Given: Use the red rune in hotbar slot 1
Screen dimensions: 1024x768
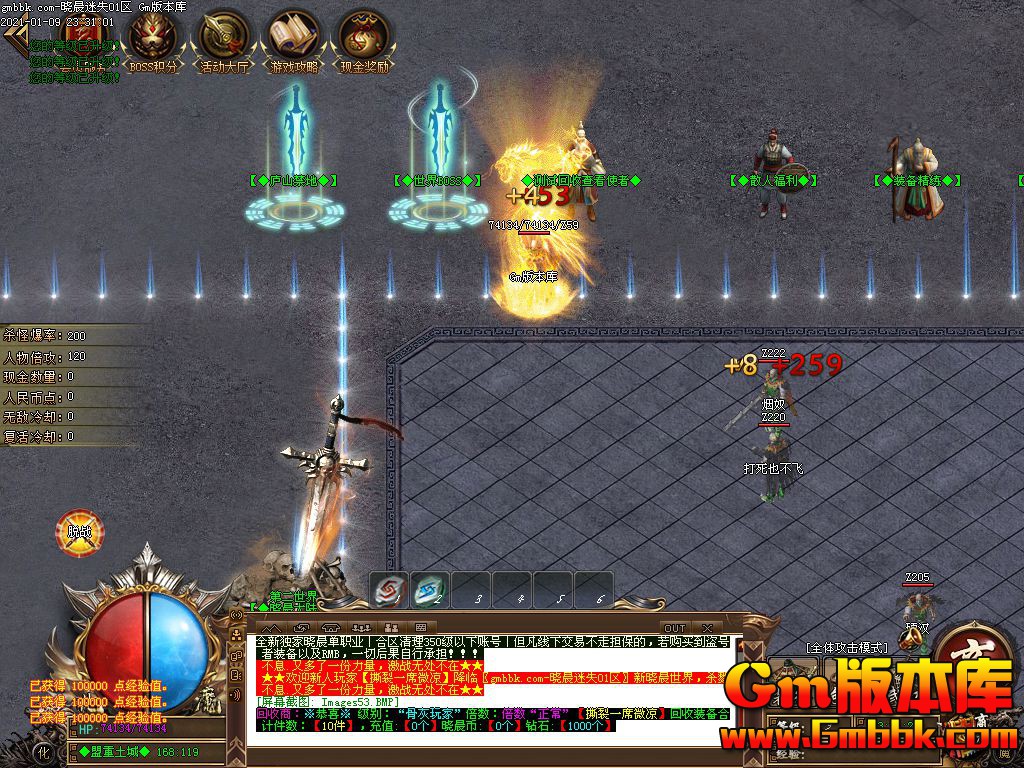Looking at the screenshot, I should click(x=390, y=589).
